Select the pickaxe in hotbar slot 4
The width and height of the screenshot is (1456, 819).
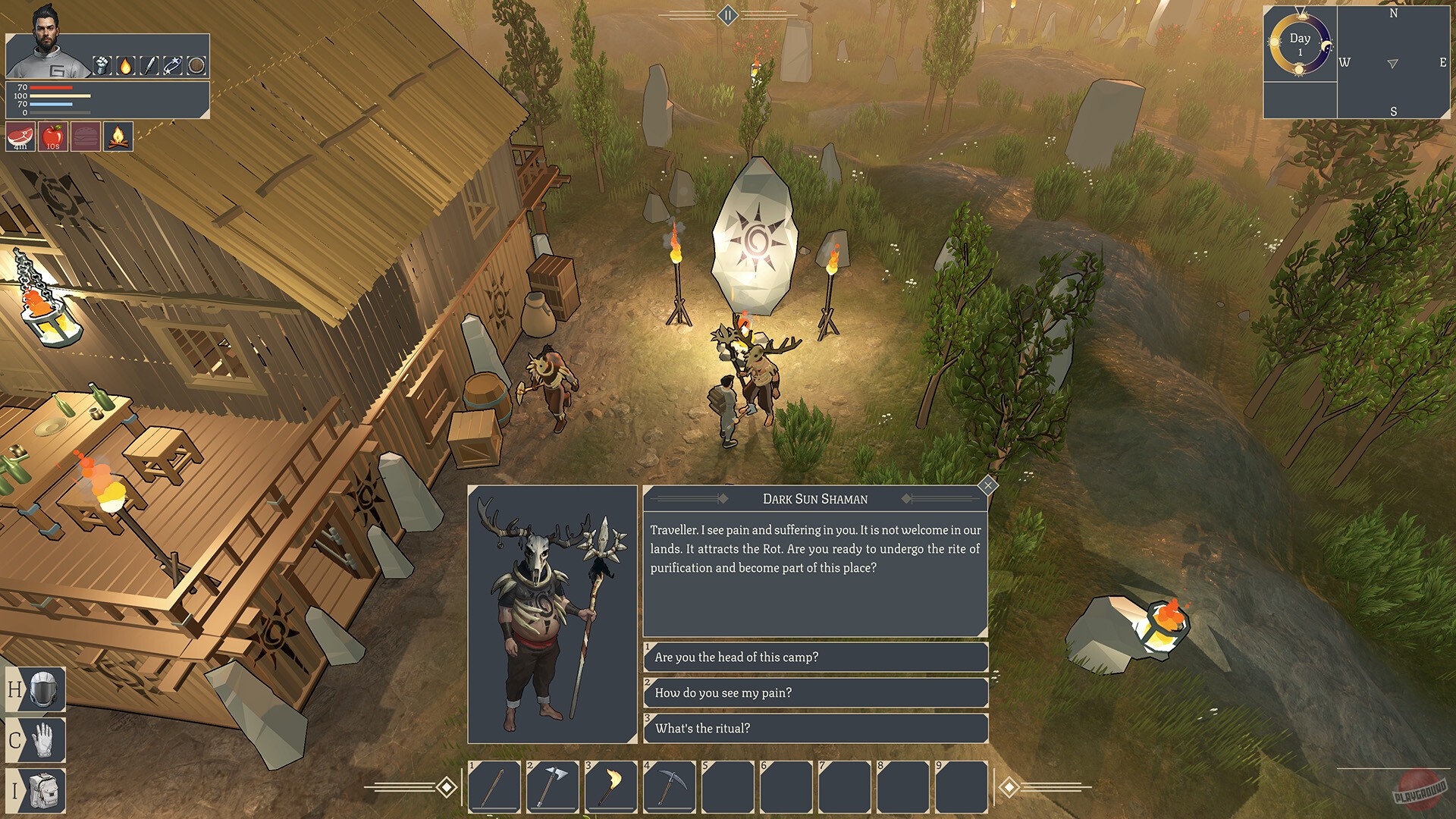tap(670, 787)
